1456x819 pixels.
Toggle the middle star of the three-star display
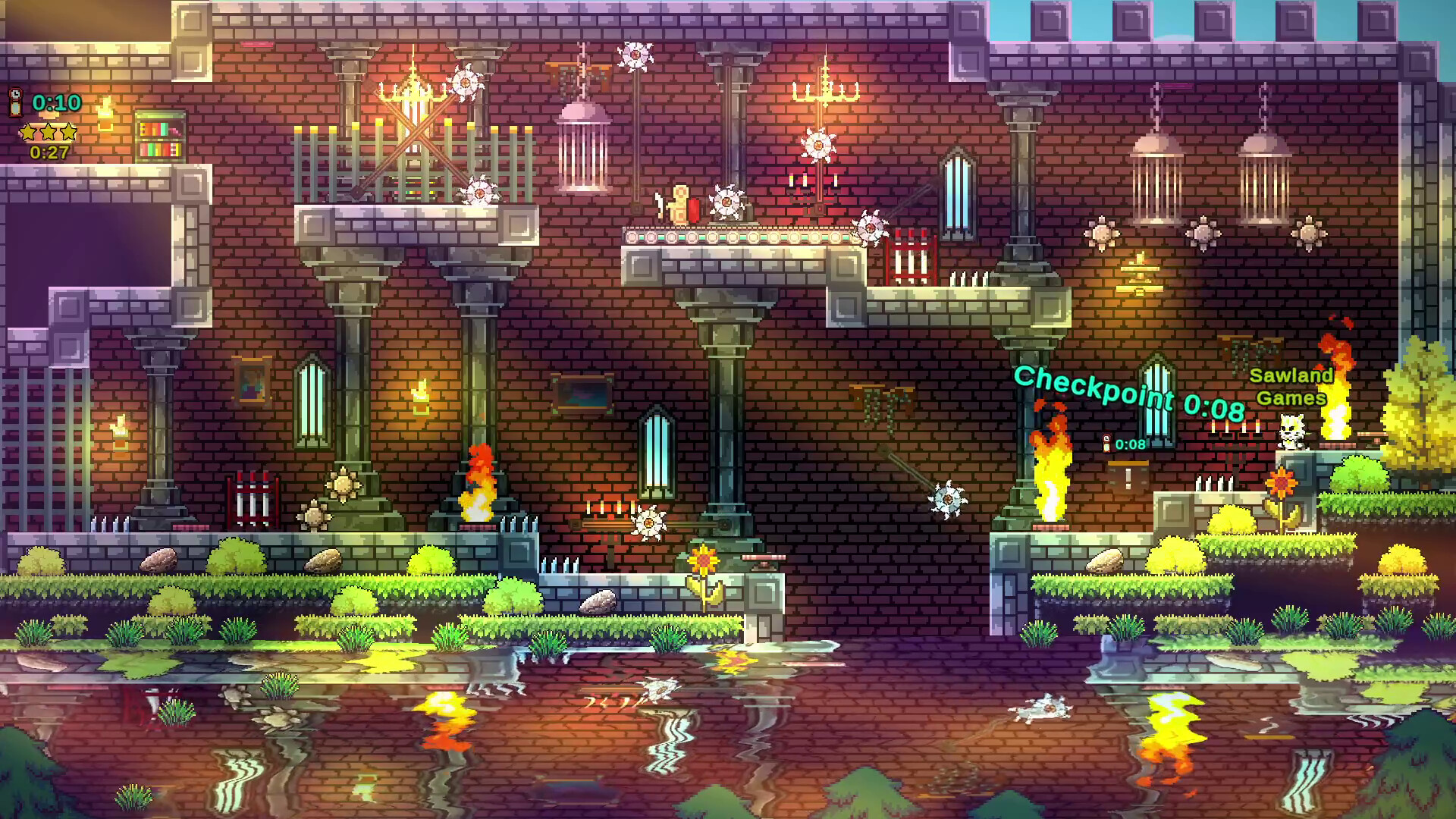point(47,131)
